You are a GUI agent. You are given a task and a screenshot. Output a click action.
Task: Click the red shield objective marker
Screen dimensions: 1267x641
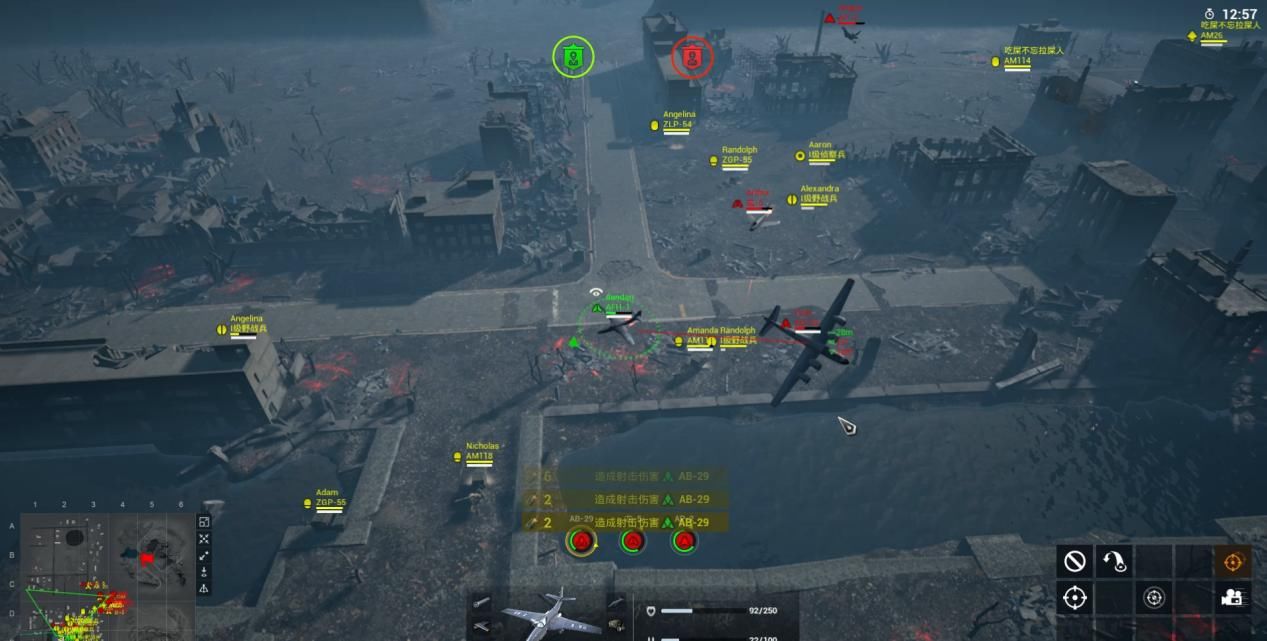[691, 57]
